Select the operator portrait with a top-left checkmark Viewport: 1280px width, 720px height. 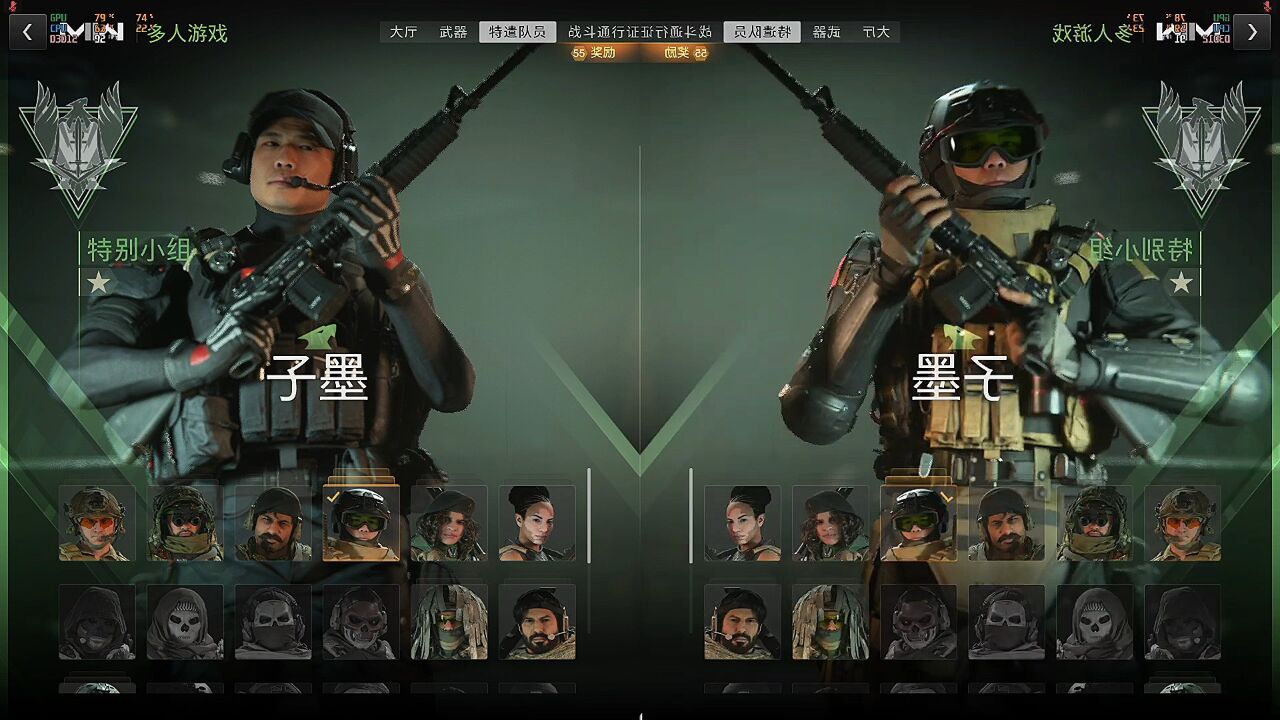(361, 523)
